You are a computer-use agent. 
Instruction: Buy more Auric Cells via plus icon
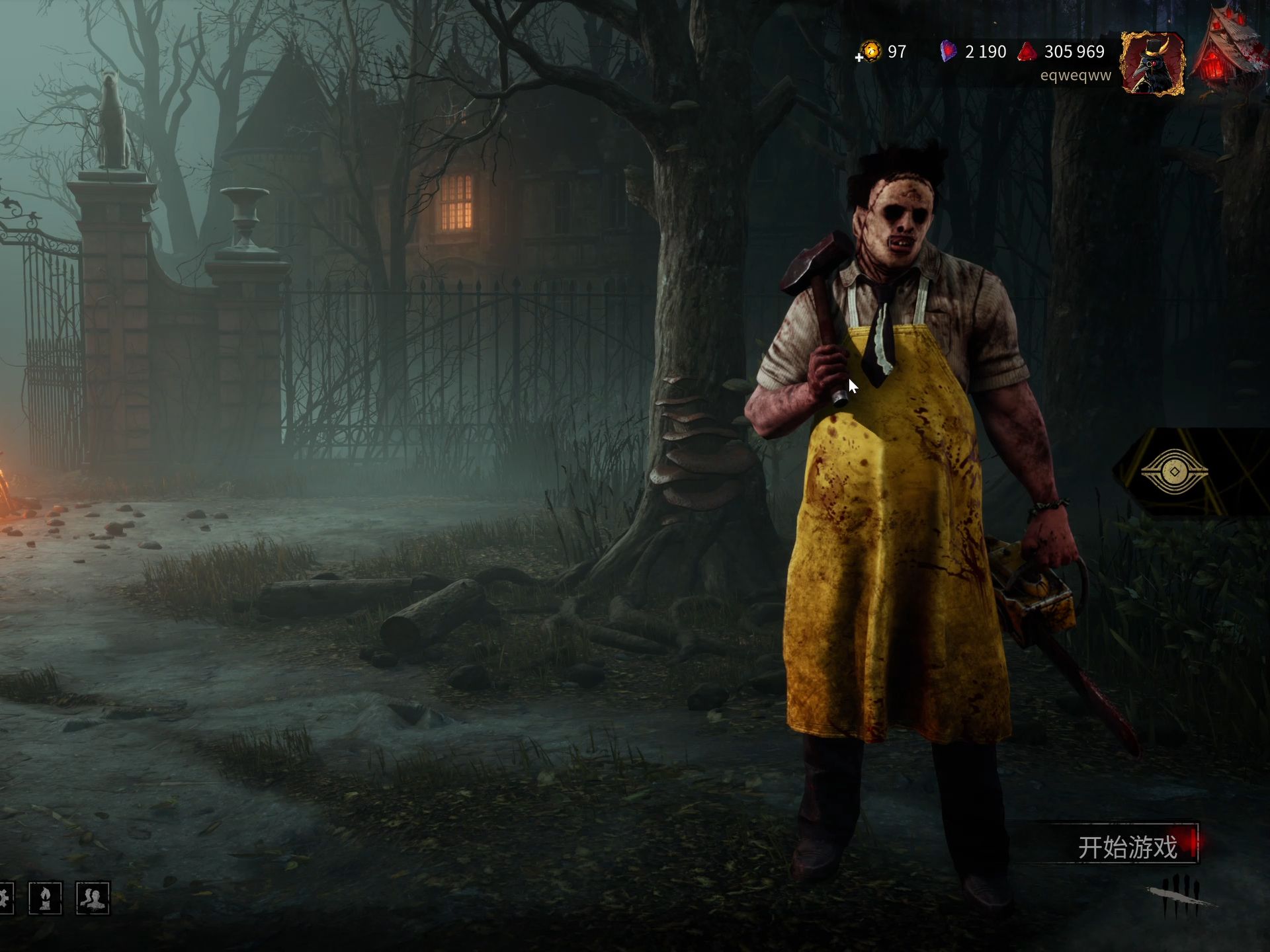[859, 58]
